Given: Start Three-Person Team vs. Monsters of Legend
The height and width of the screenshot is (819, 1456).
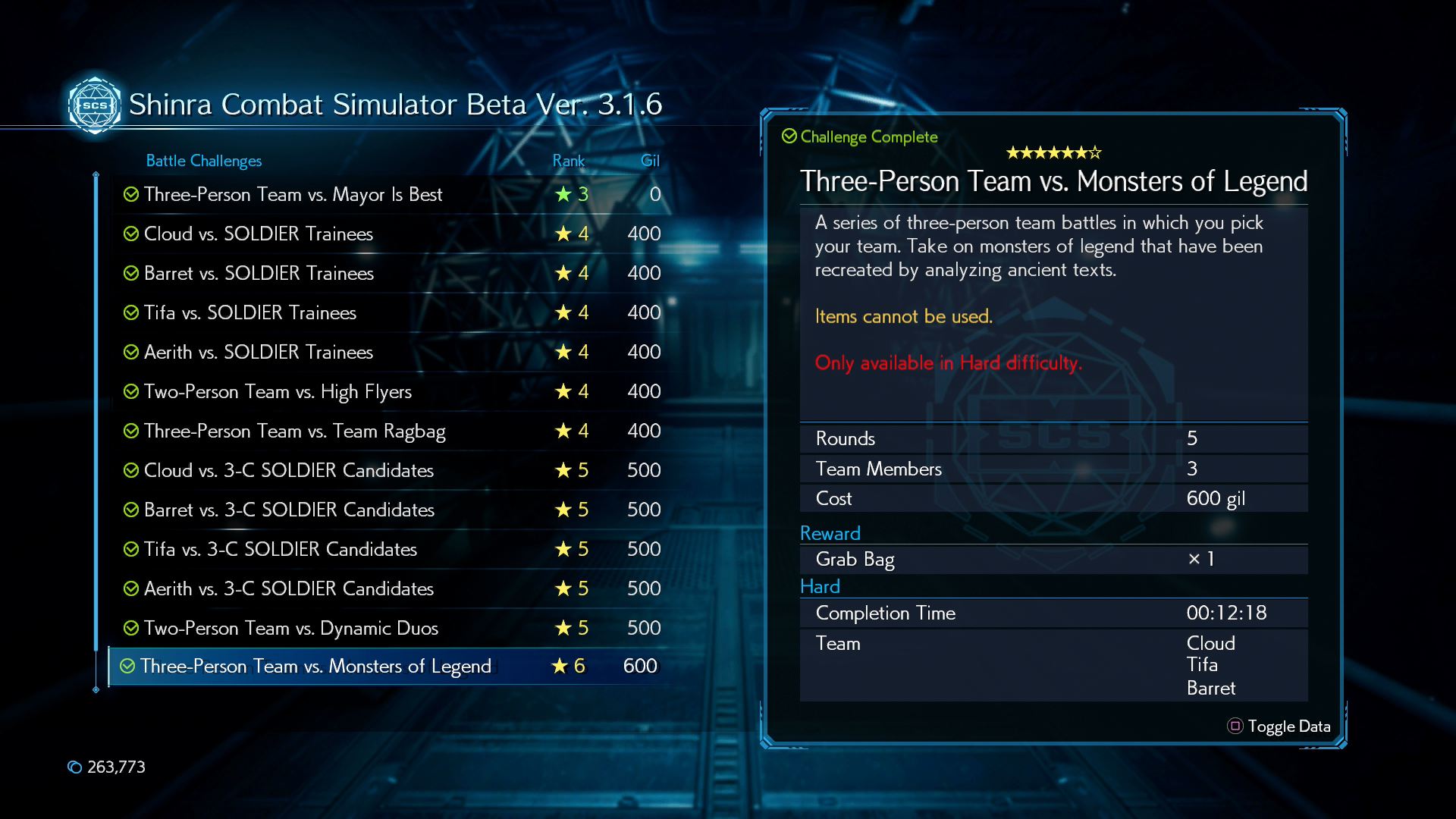Looking at the screenshot, I should (x=315, y=667).
